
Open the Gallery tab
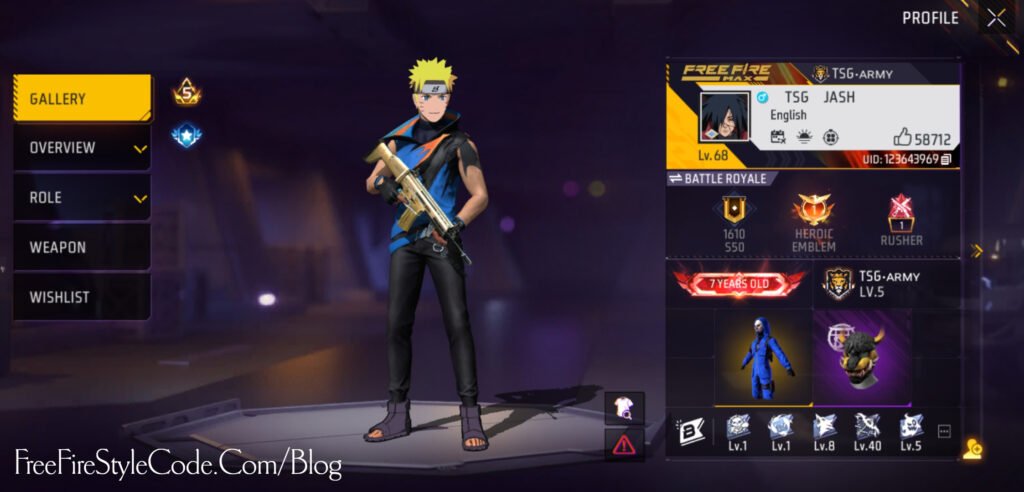[x=82, y=99]
